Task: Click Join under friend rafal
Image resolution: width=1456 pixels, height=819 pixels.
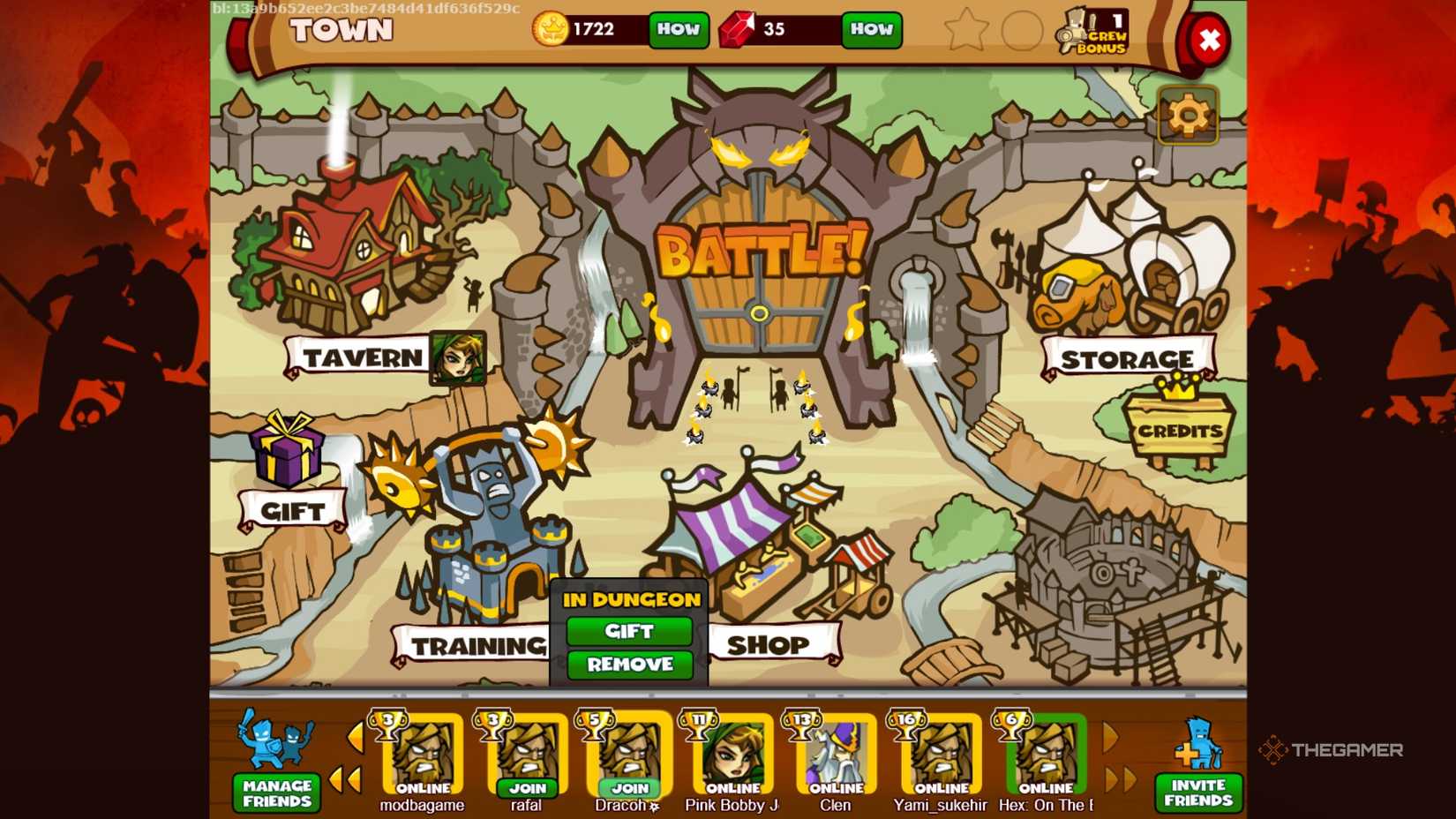Action: (x=527, y=788)
